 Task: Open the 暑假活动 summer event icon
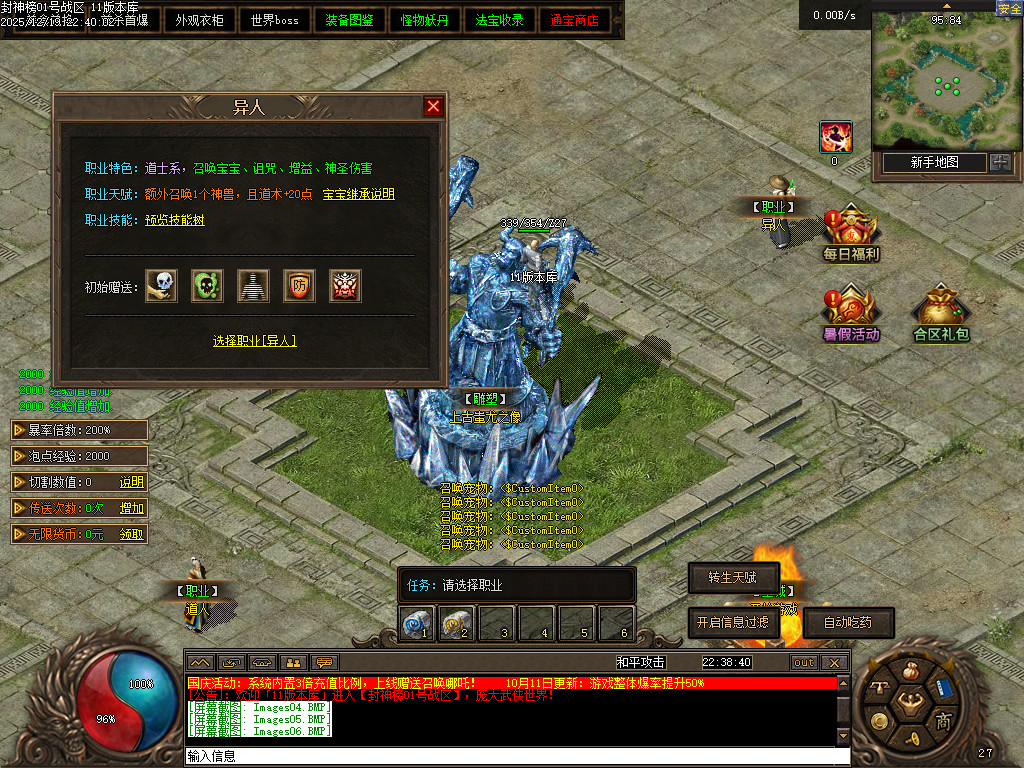point(851,312)
